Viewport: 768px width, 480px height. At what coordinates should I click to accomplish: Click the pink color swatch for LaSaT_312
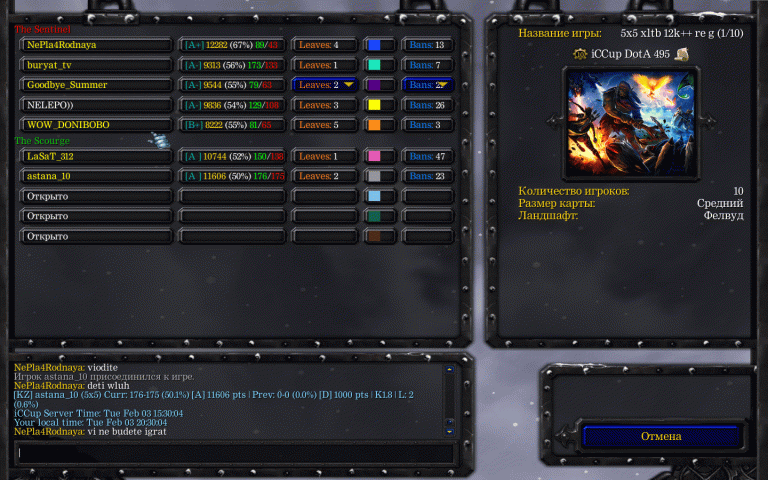click(x=379, y=156)
